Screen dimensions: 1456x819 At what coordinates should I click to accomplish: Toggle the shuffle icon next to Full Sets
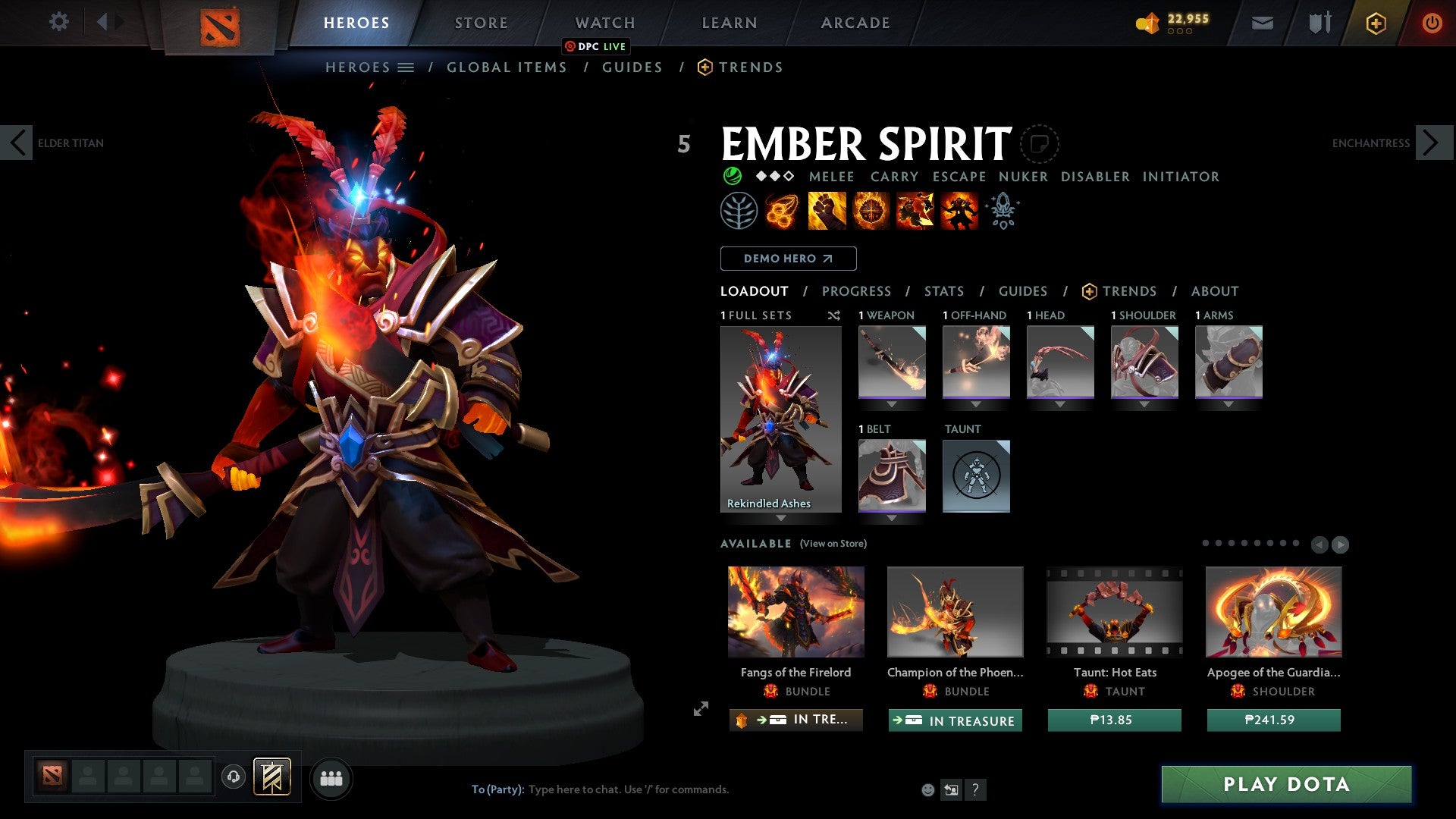834,315
